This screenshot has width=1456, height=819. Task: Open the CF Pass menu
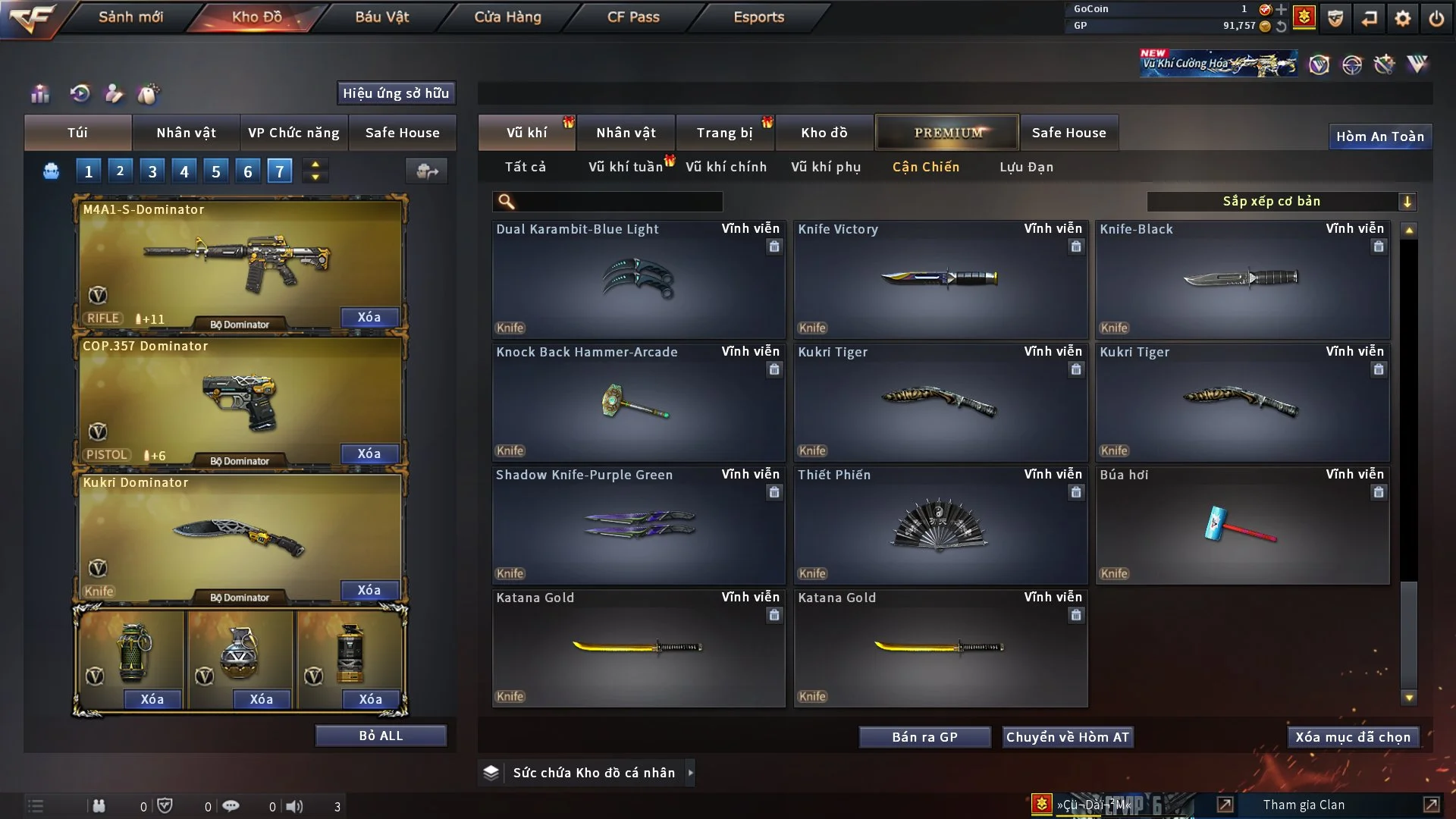tap(633, 17)
